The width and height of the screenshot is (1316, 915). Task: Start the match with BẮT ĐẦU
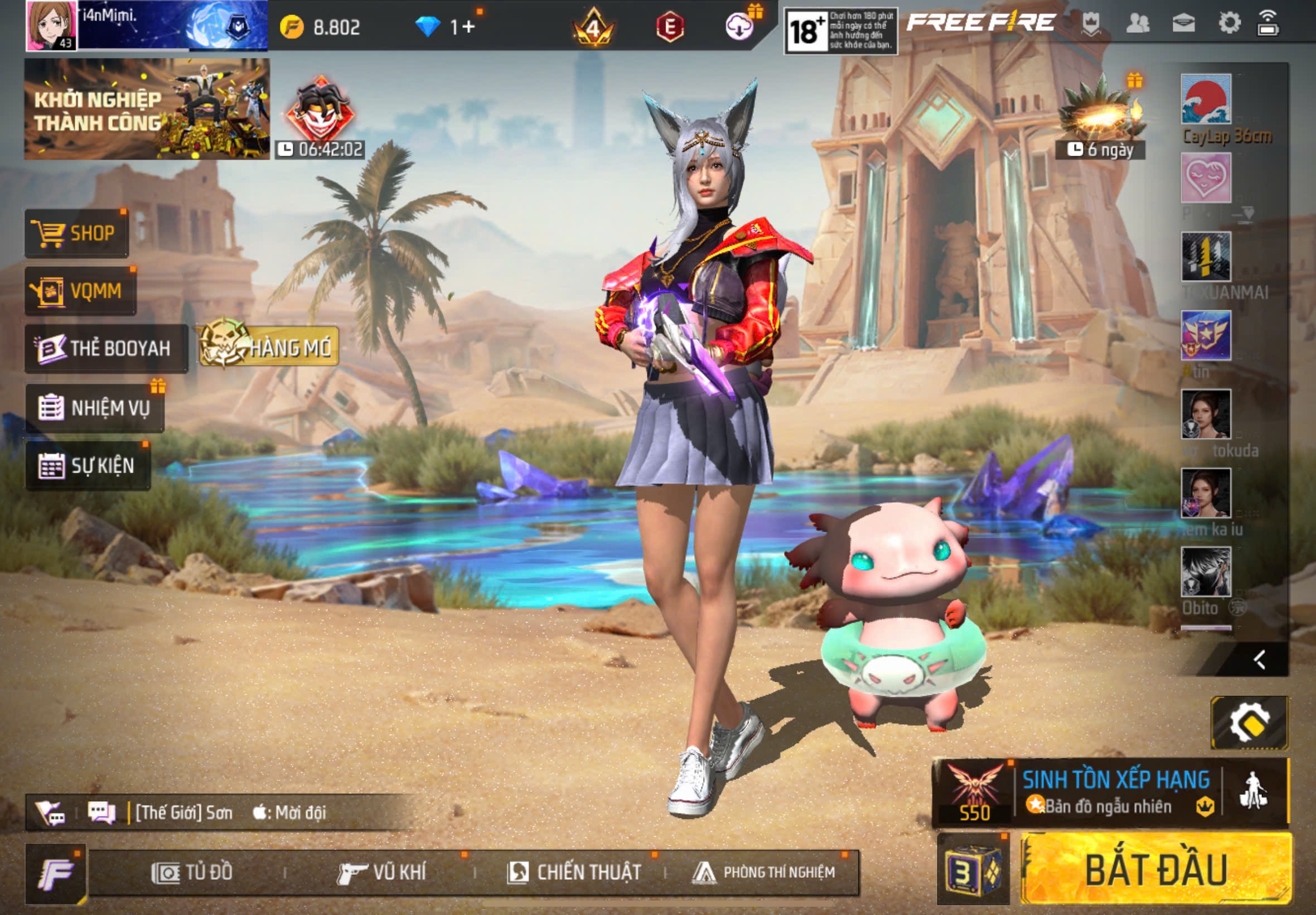[x=1155, y=870]
